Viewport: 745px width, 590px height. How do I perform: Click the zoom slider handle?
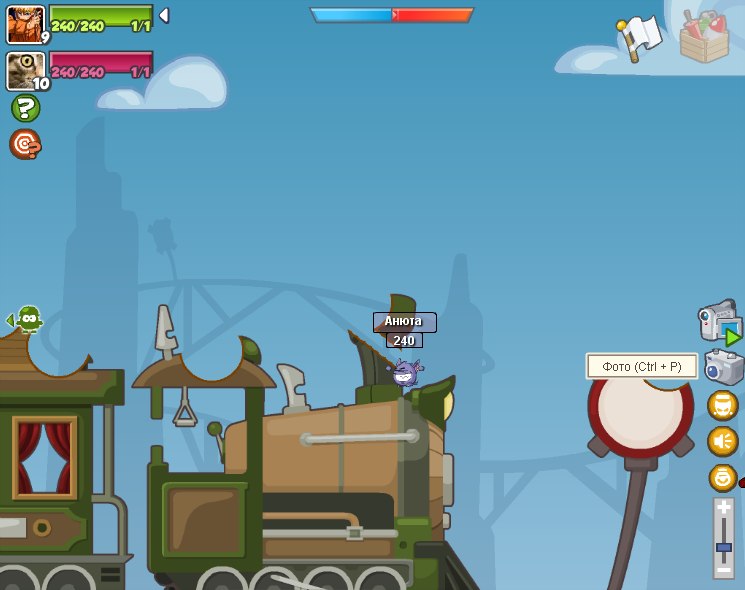[723, 549]
